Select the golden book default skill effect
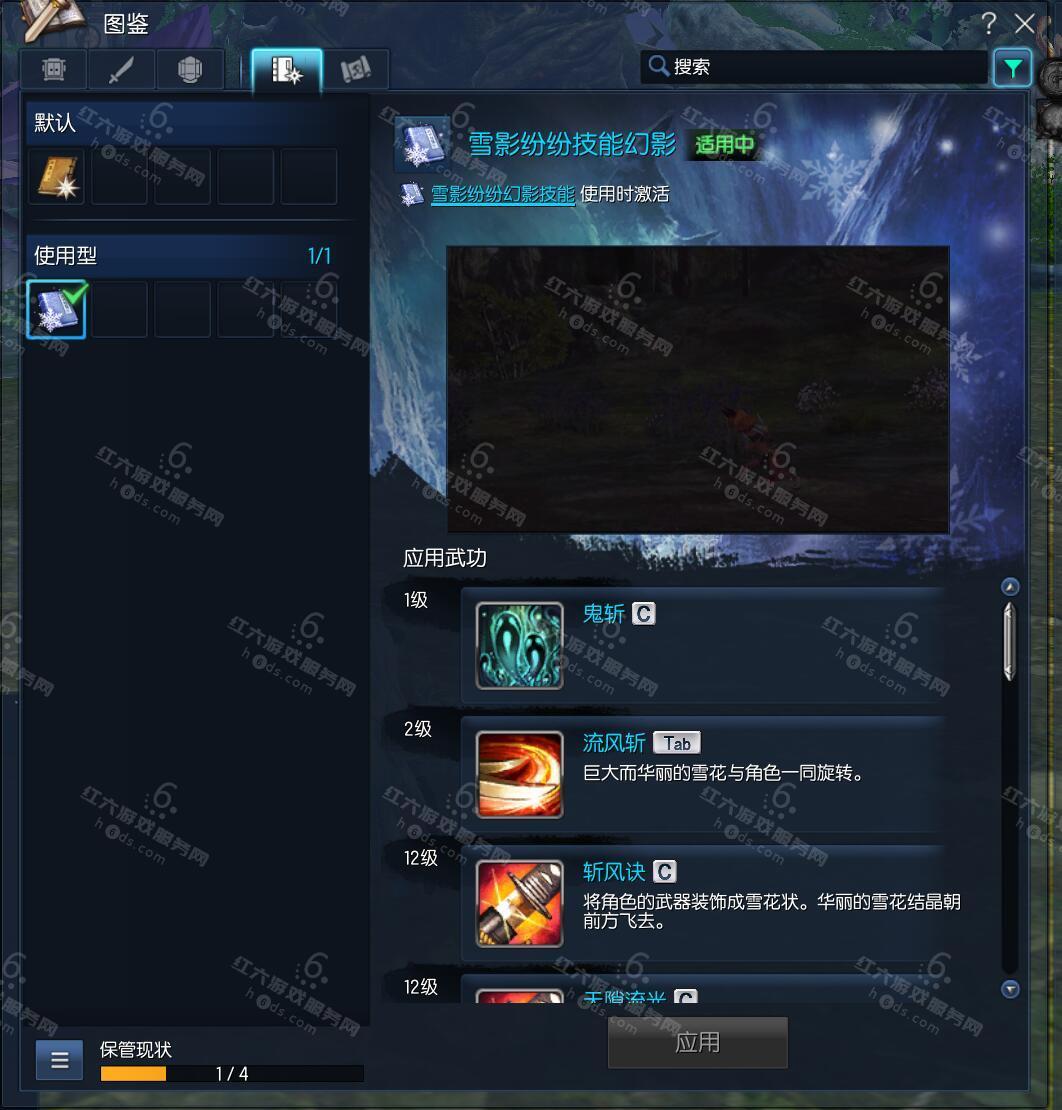This screenshot has width=1062, height=1110. point(57,177)
